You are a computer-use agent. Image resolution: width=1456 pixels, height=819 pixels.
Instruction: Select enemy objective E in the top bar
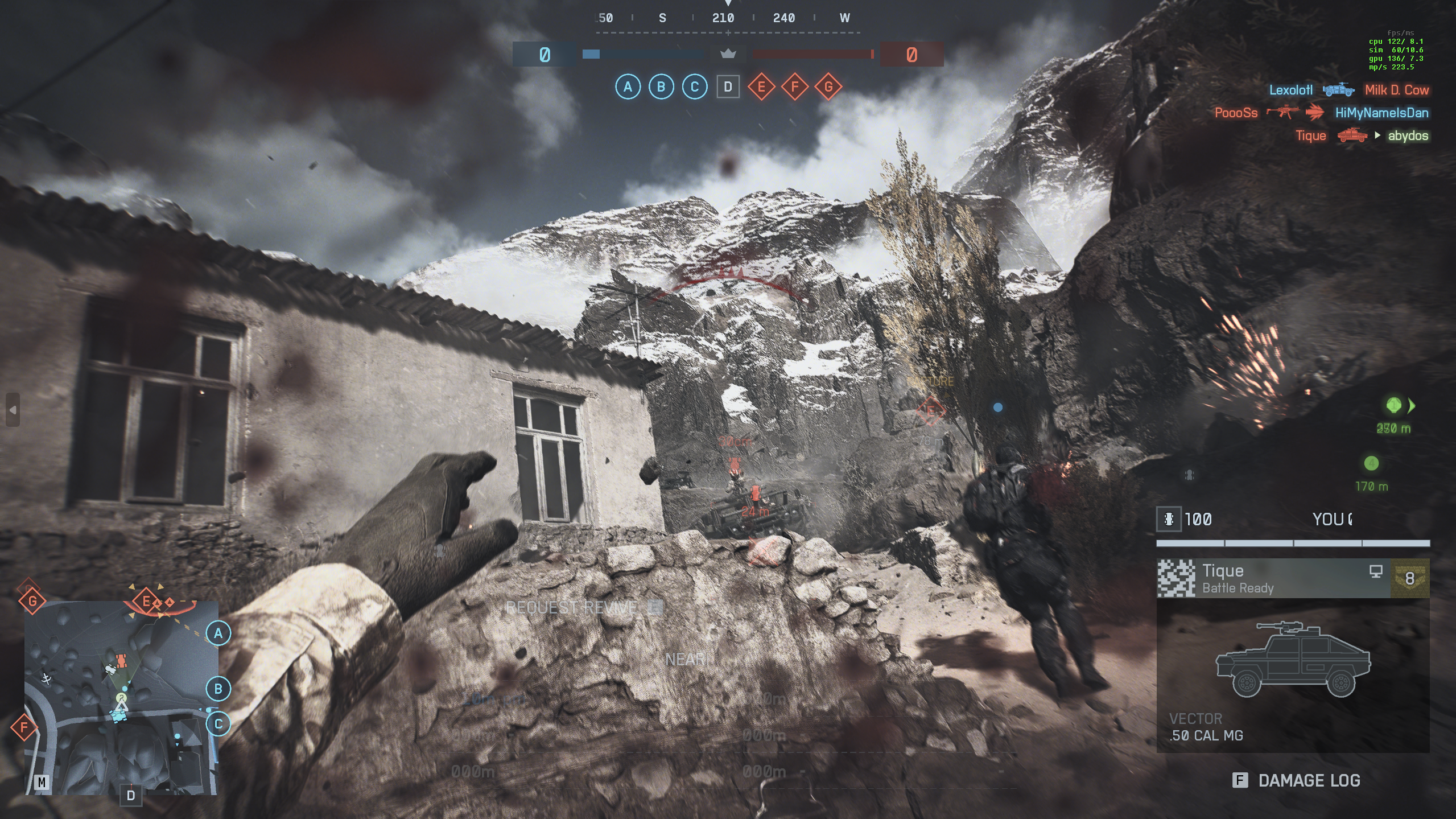point(761,87)
